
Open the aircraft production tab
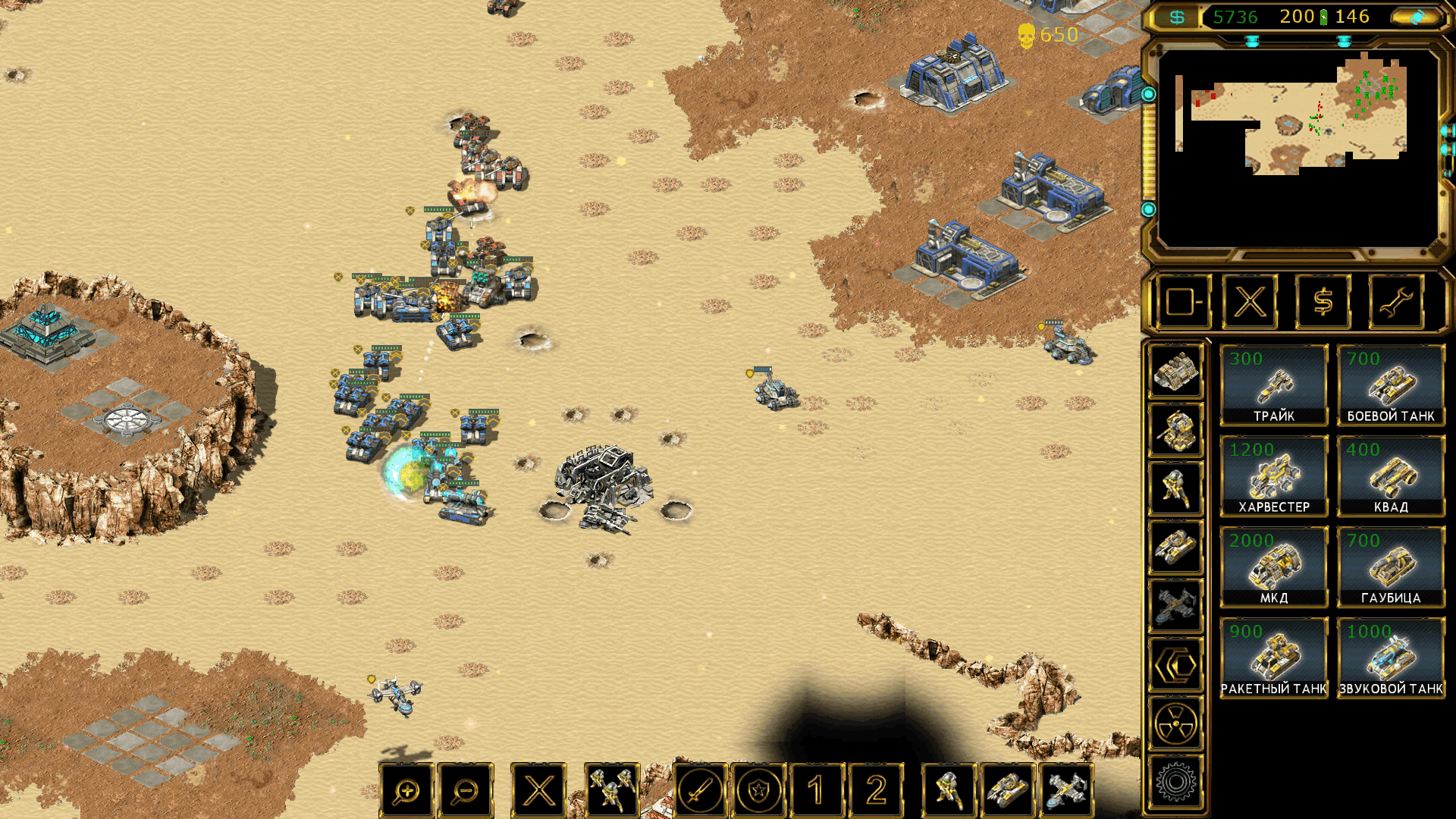pos(1175,606)
